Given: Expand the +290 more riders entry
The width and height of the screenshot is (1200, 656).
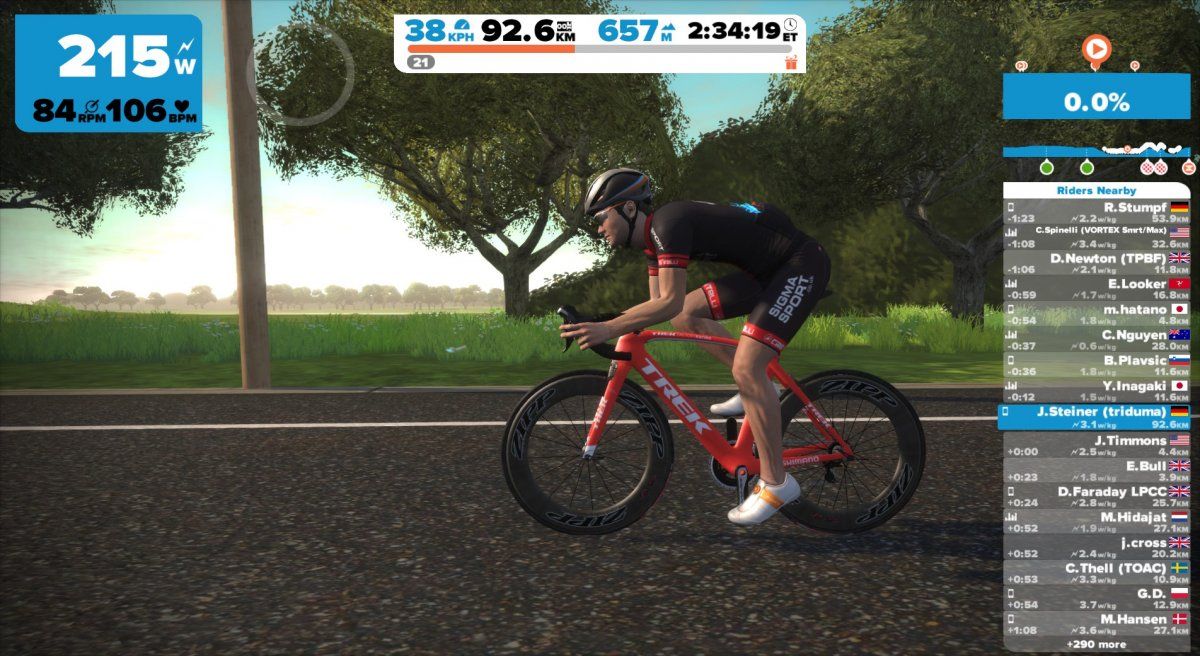Looking at the screenshot, I should point(1097,645).
